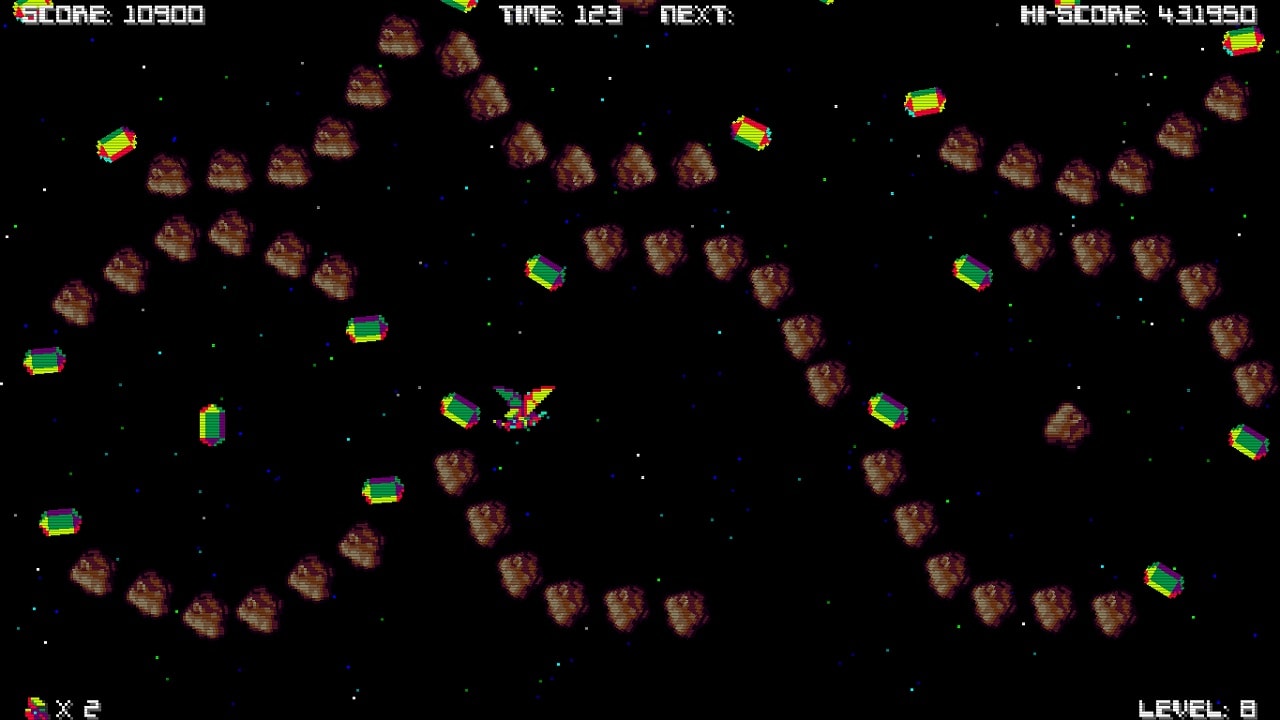Select the tilted capsule near the top-left corner

point(117,145)
